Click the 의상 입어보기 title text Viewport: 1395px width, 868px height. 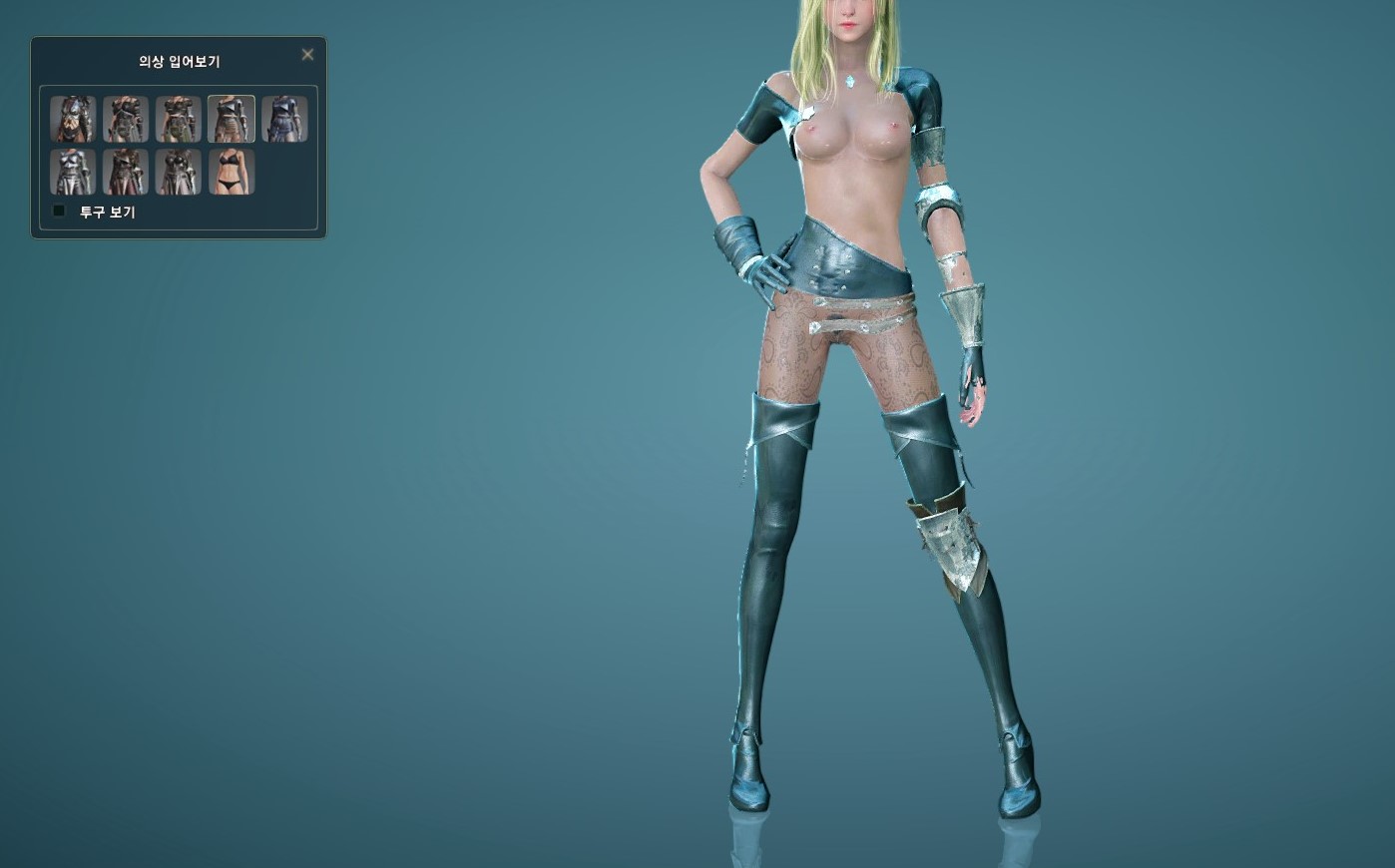pyautogui.click(x=178, y=62)
